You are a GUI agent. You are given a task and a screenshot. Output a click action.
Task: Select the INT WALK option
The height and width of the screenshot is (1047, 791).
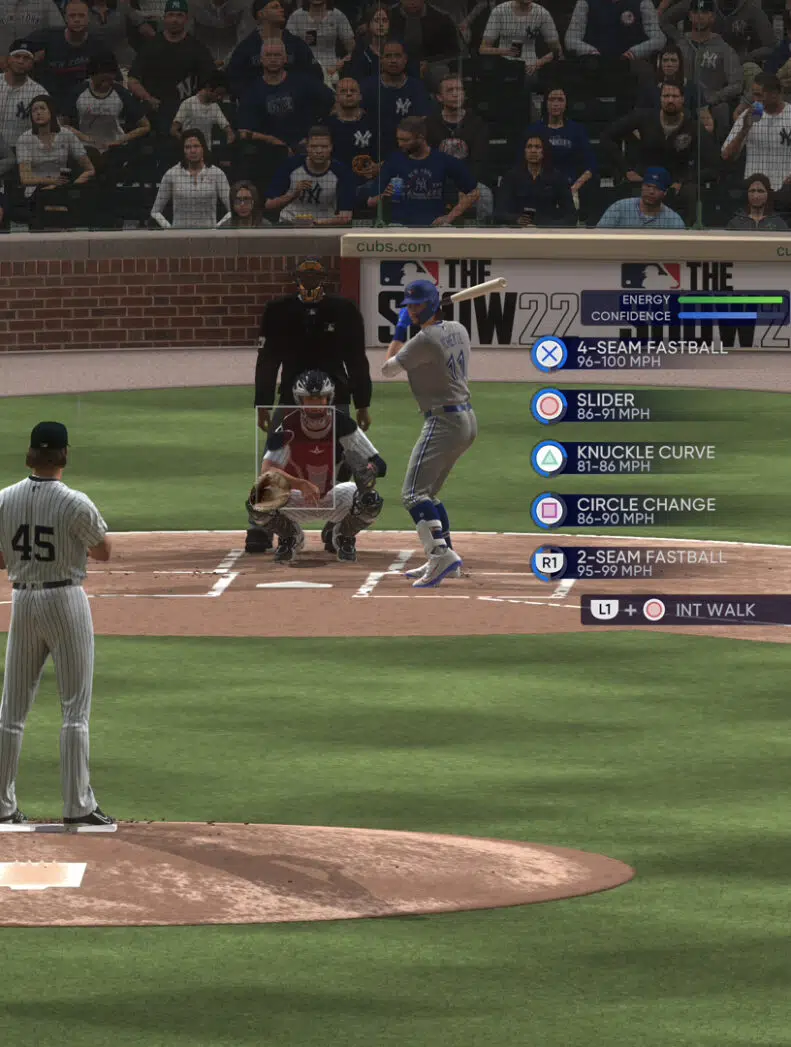686,610
